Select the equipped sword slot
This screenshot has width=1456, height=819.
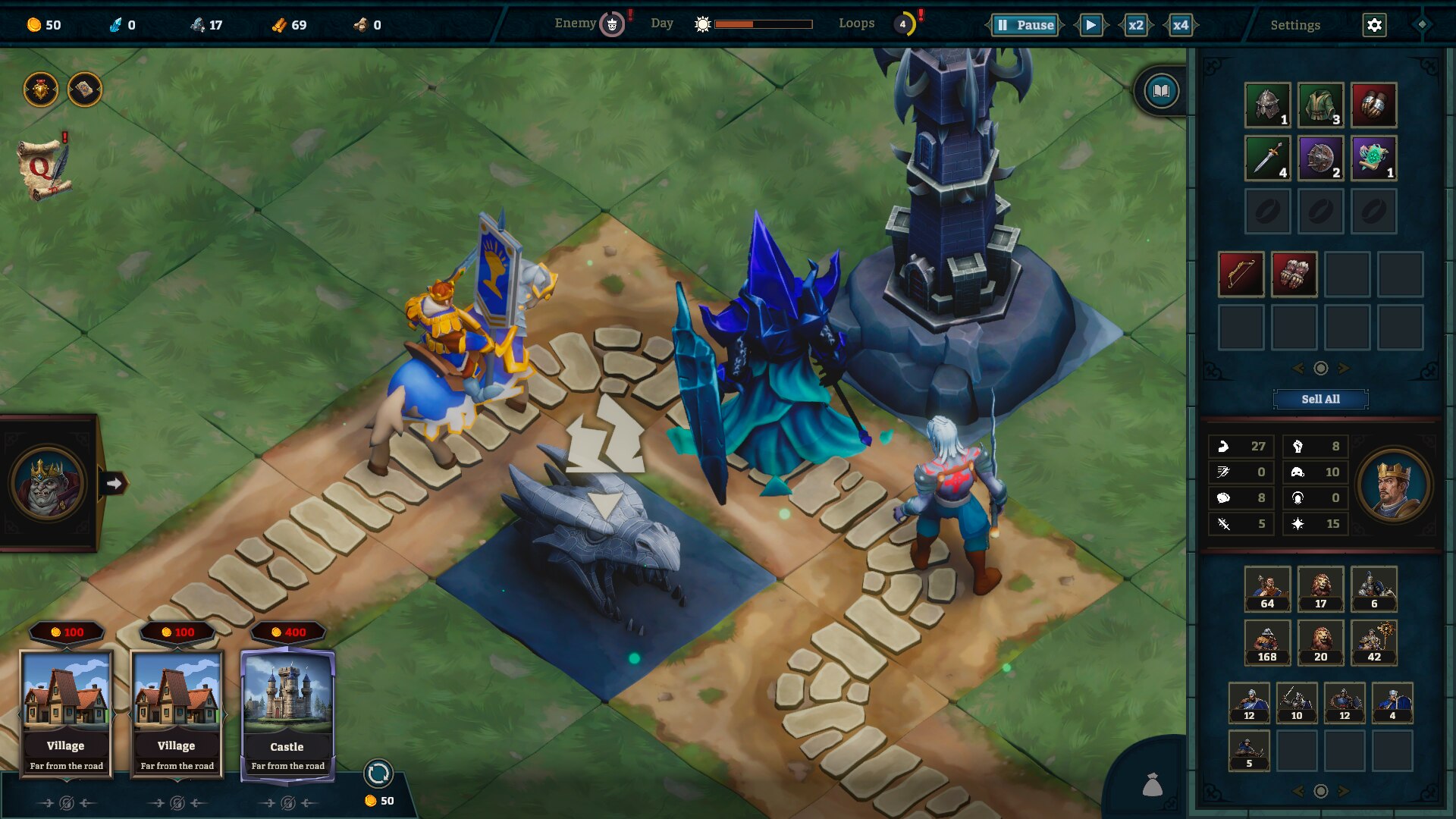pos(1267,158)
